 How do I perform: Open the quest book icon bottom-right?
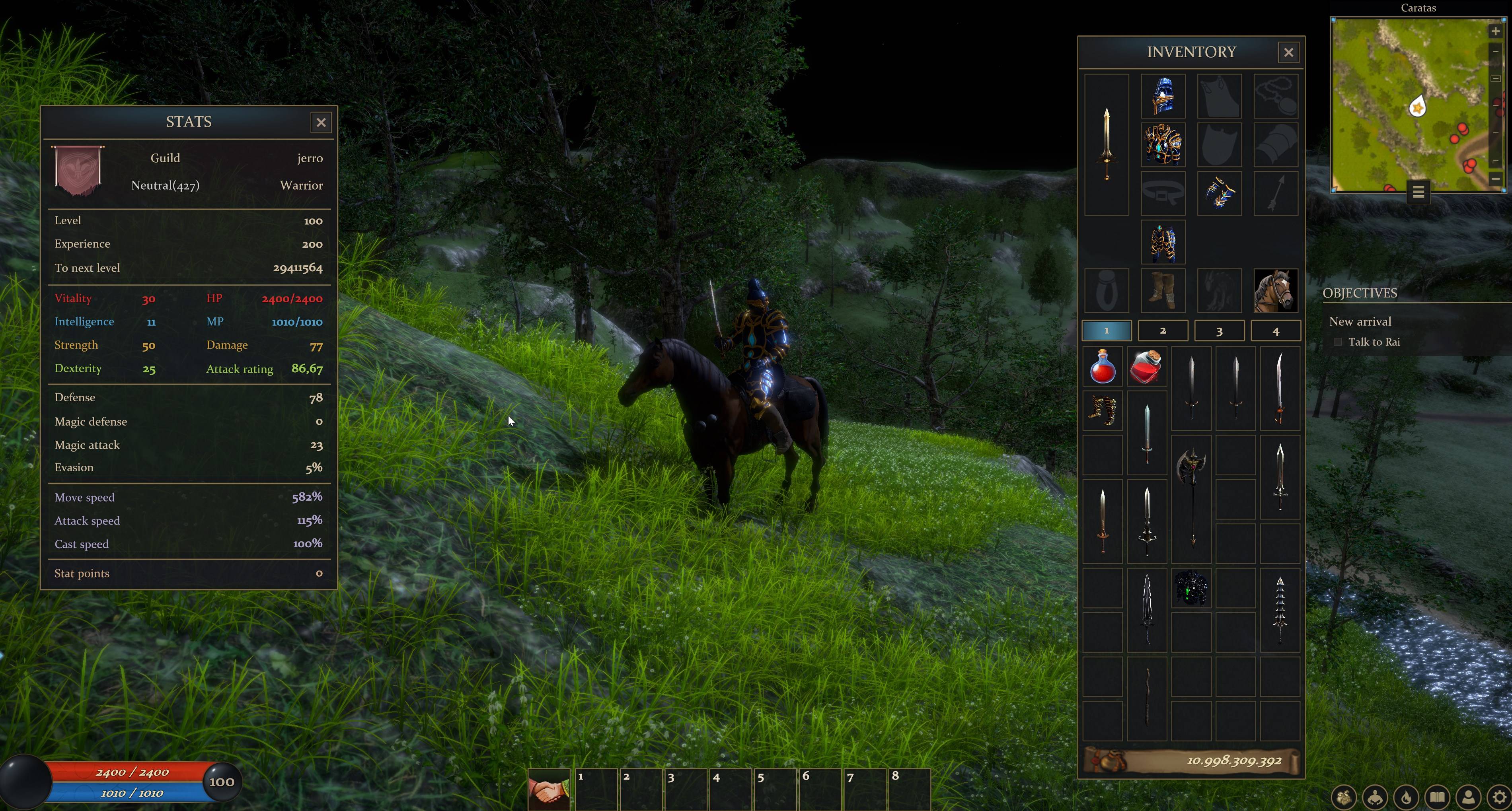(x=1438, y=797)
